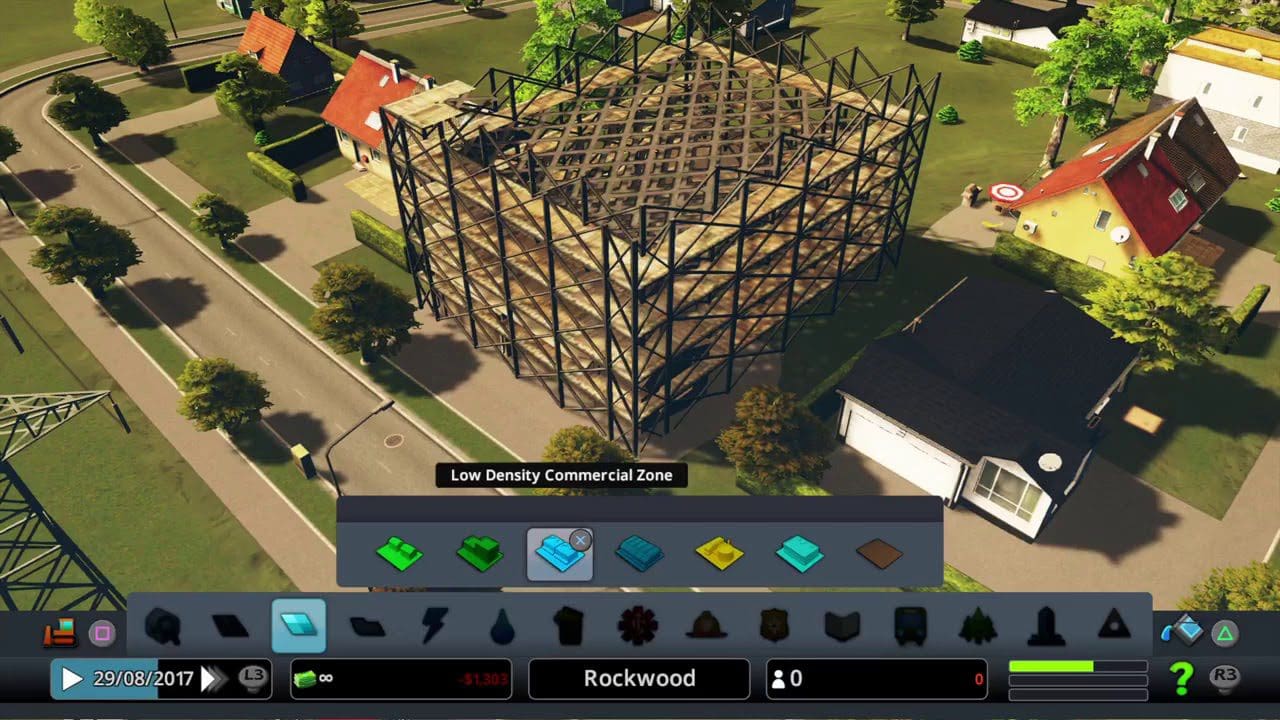Pick the Low Density Commercial zone
The width and height of the screenshot is (1280, 720).
click(560, 554)
